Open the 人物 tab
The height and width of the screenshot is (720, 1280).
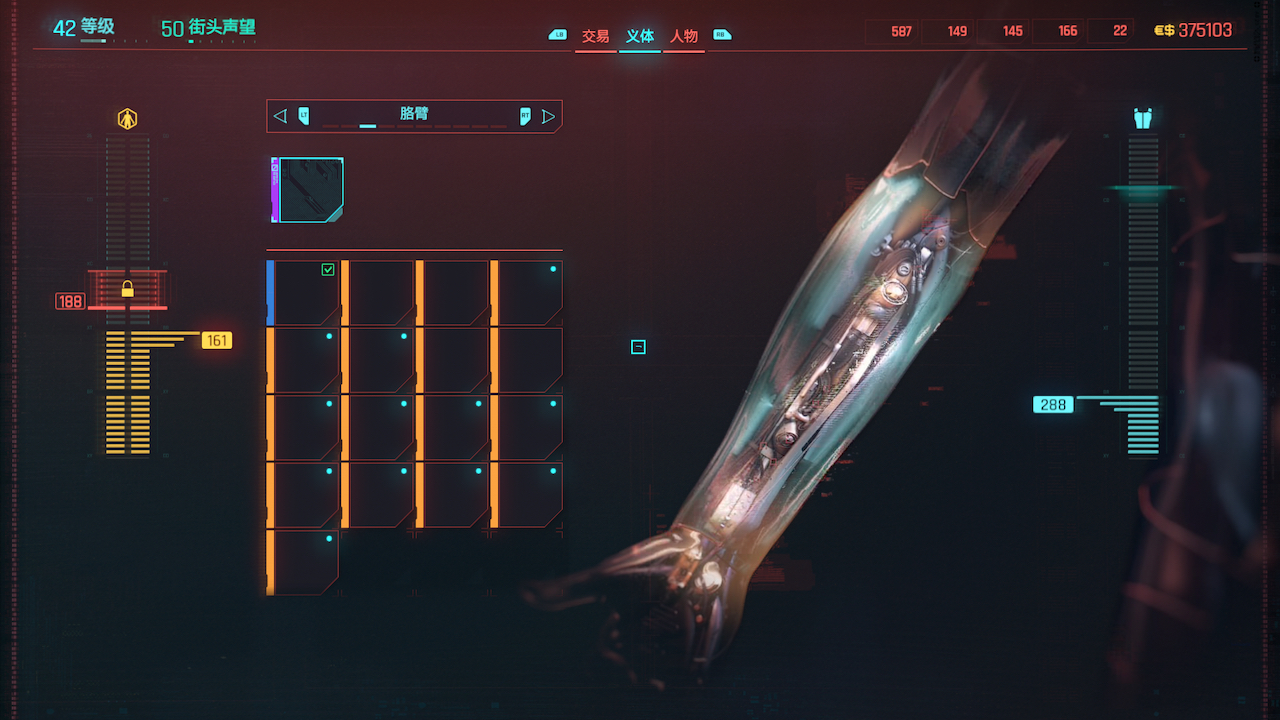[x=684, y=36]
